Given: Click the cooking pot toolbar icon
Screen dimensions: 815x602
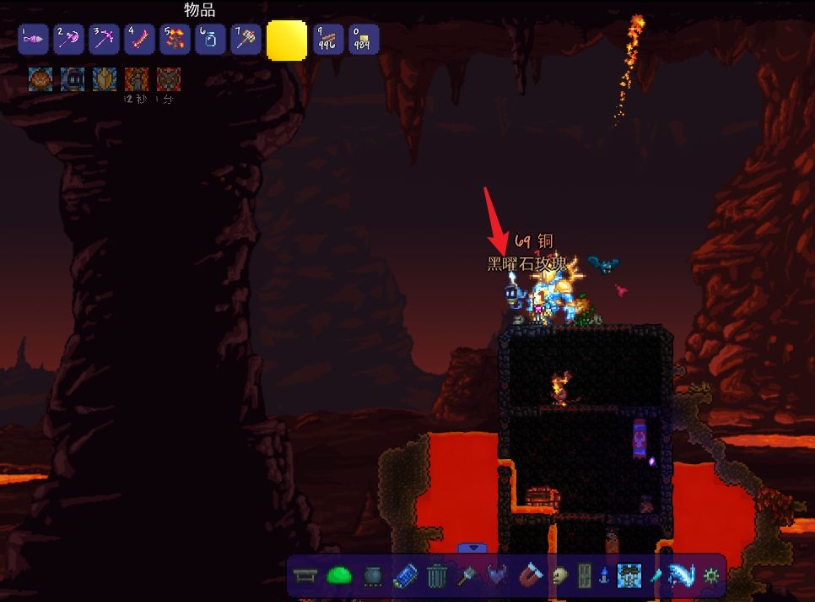Looking at the screenshot, I should pyautogui.click(x=373, y=576).
